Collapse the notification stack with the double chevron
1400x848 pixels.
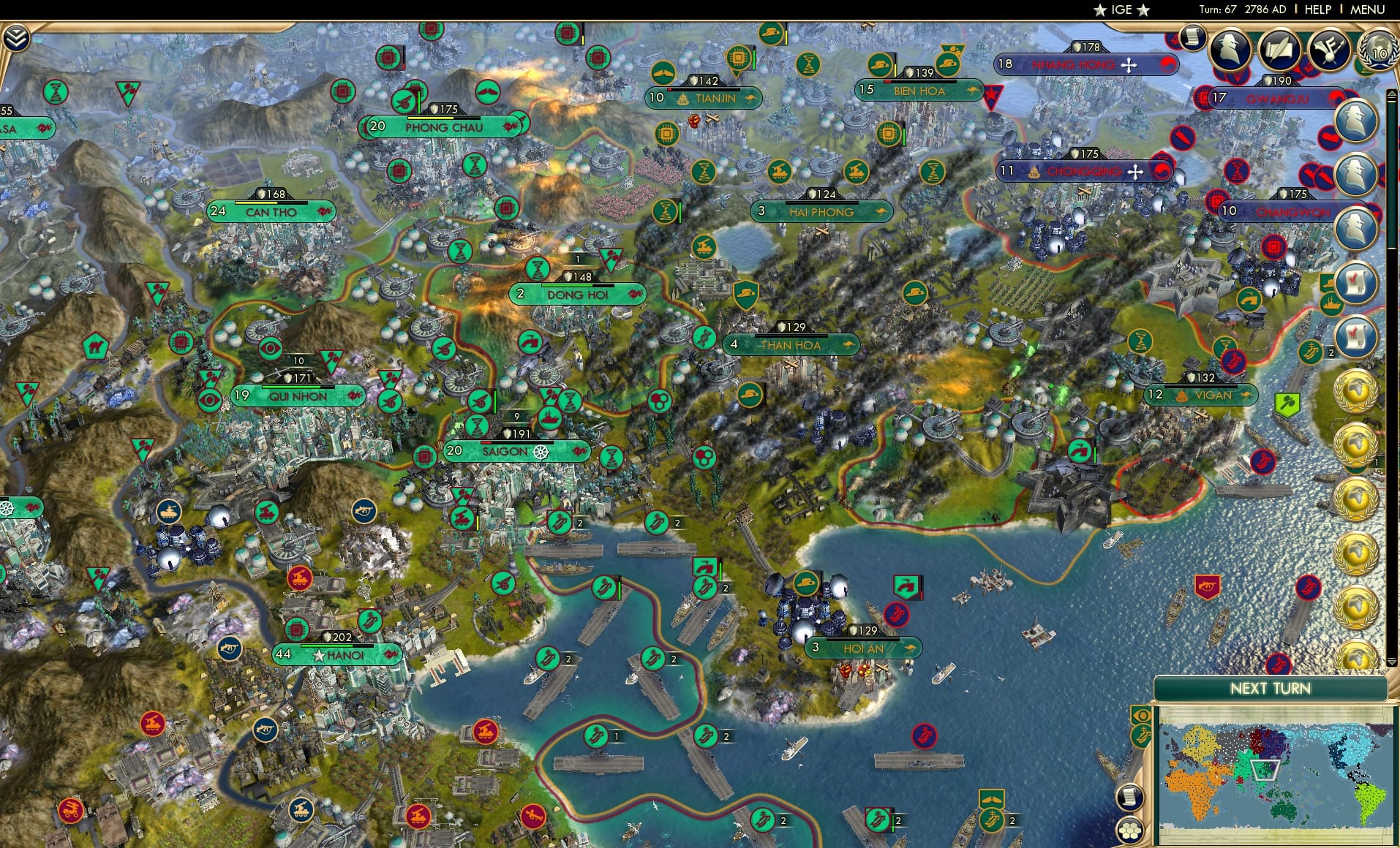tap(16, 37)
